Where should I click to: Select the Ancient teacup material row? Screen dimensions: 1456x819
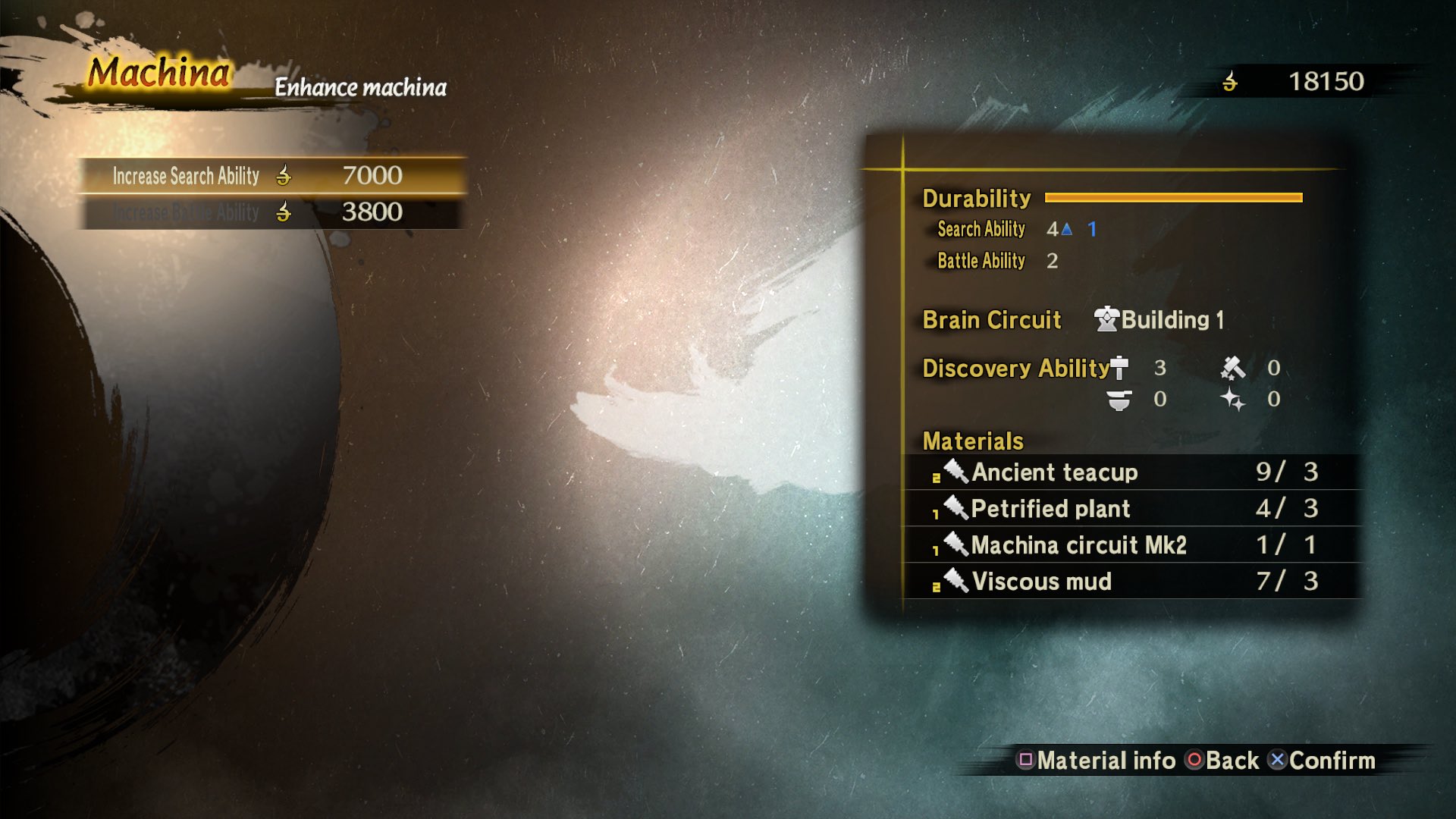click(x=1130, y=472)
